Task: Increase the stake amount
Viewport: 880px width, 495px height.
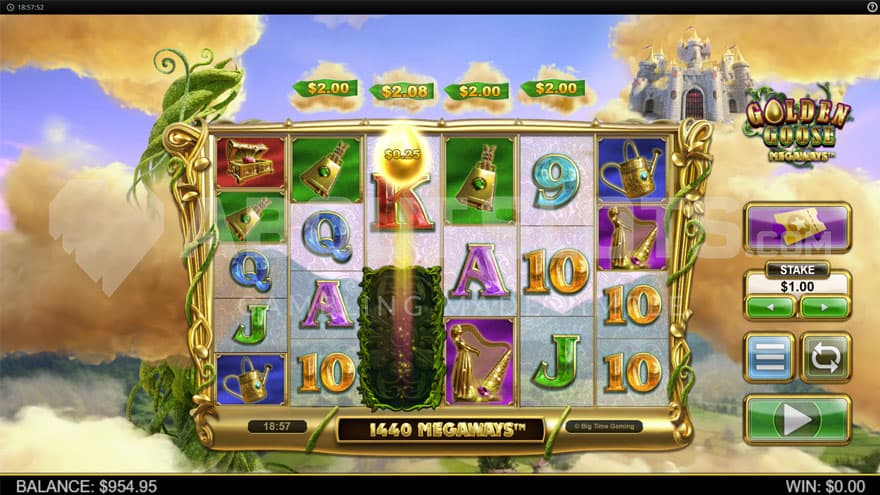Action: click(825, 307)
